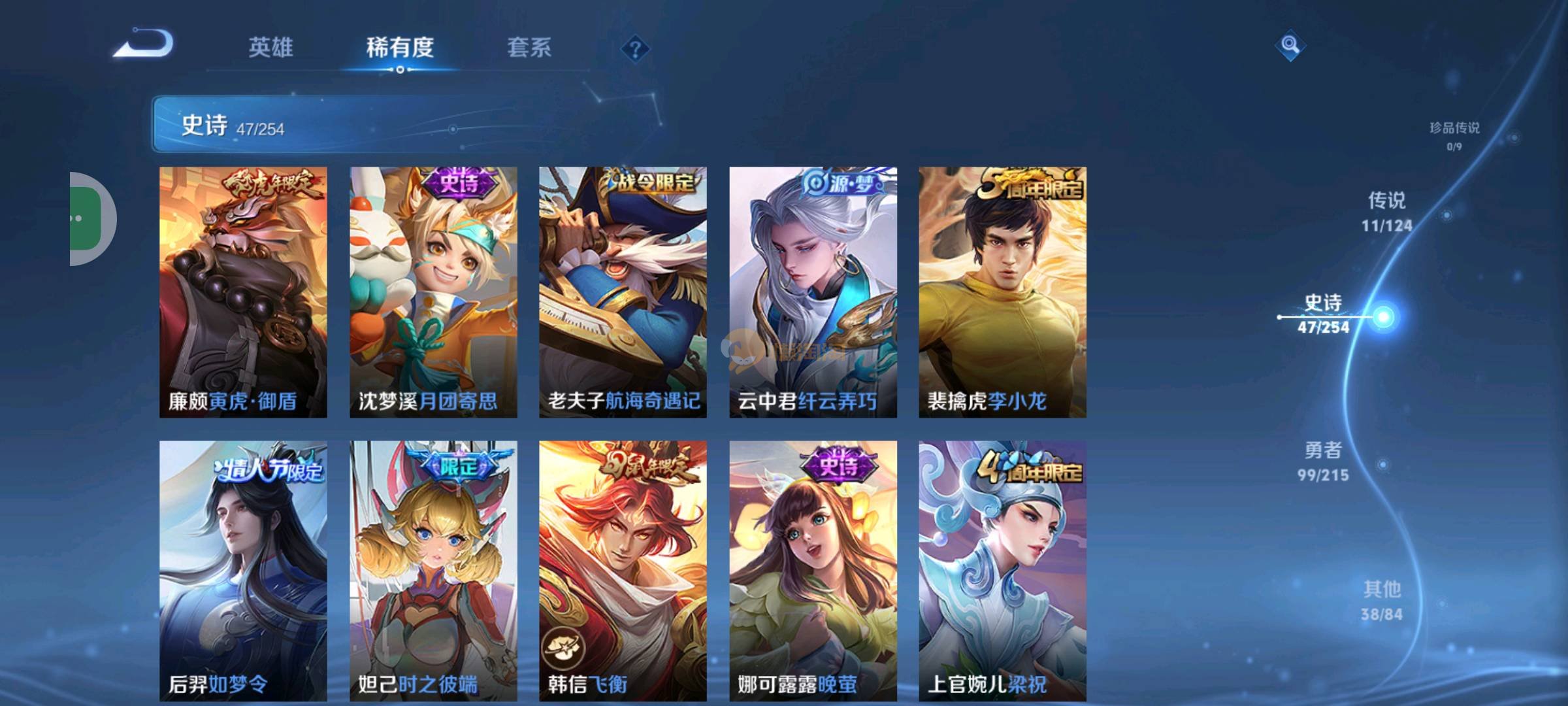Select the 史诗 rarity marker
The image size is (1568, 706).
click(1382, 317)
